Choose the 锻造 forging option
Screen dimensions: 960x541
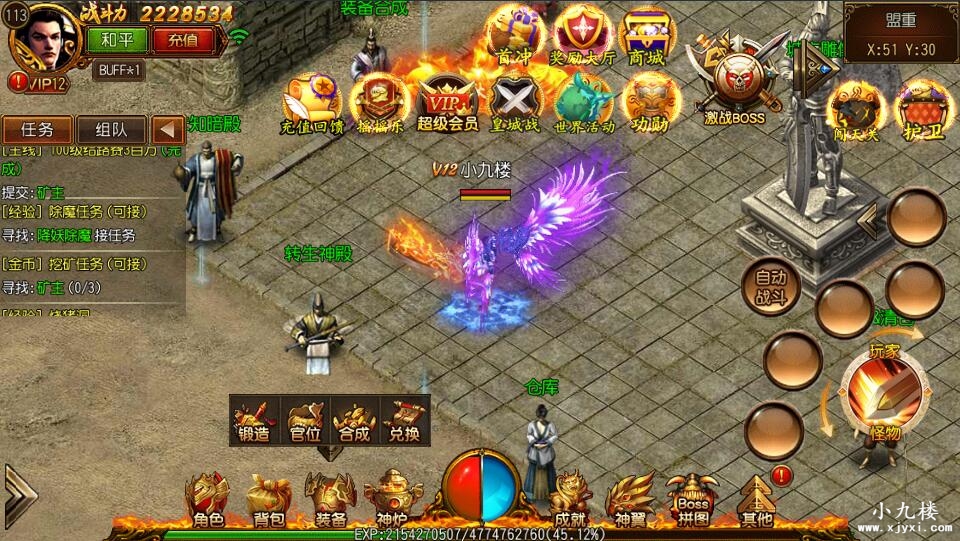point(255,420)
